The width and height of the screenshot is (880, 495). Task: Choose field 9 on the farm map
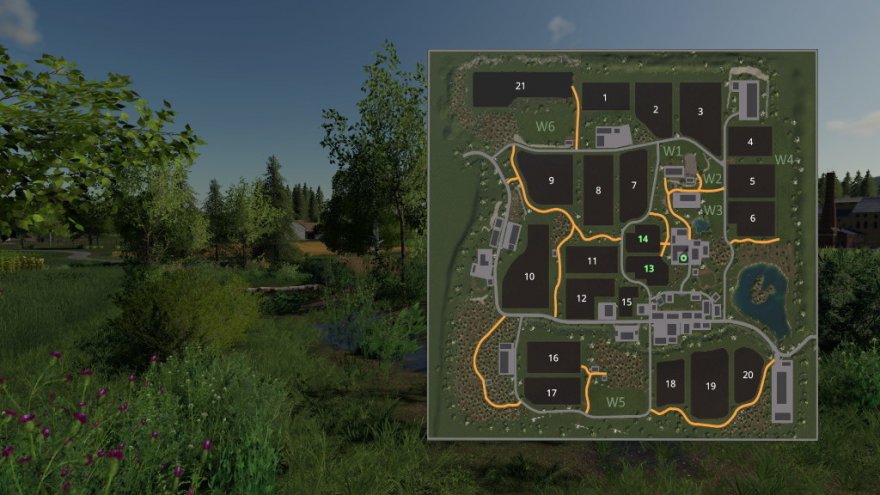tap(550, 180)
